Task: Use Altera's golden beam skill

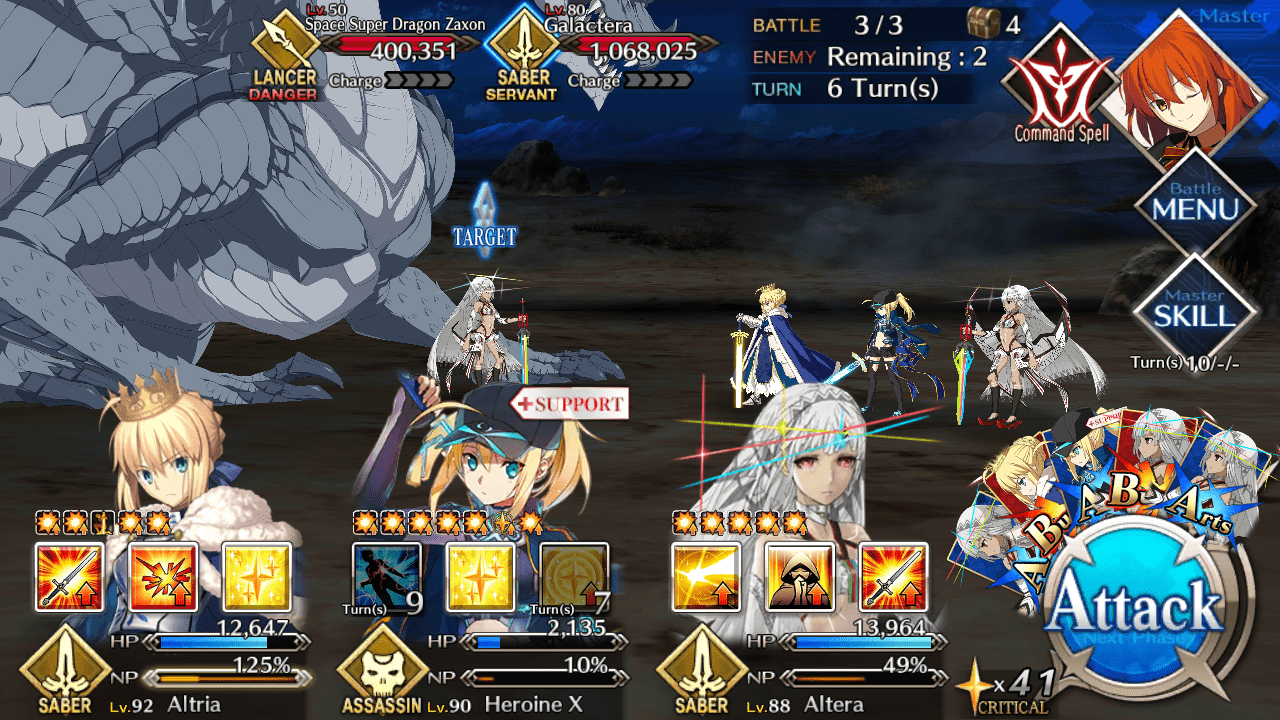Action: 706,577
